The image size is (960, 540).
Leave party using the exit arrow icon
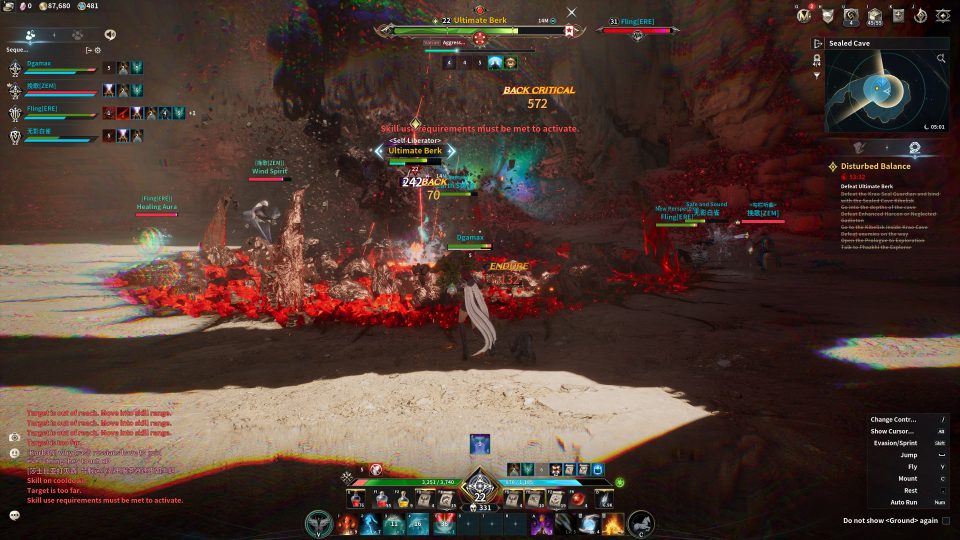click(x=88, y=49)
